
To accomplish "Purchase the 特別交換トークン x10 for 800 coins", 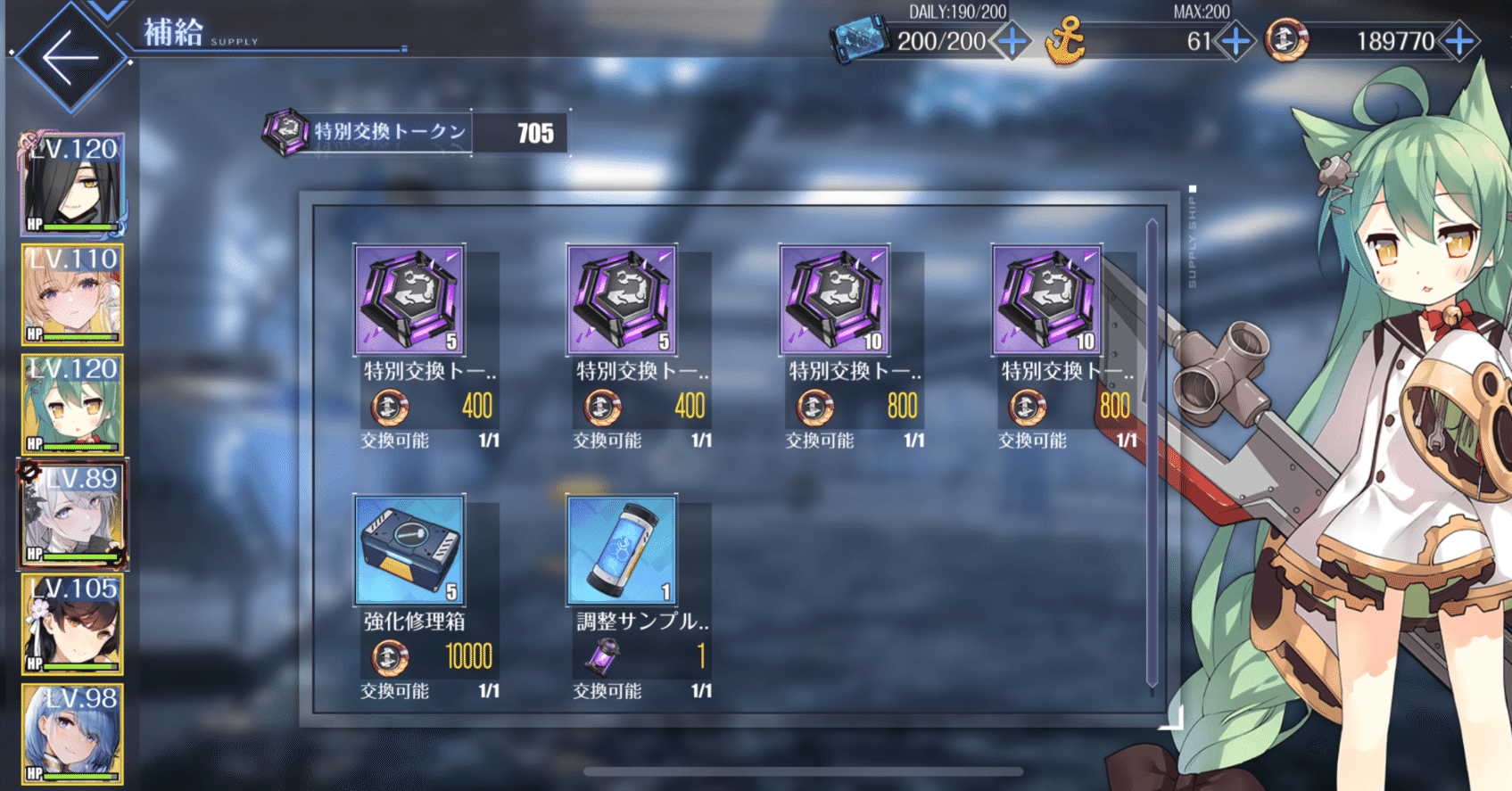I will point(834,299).
